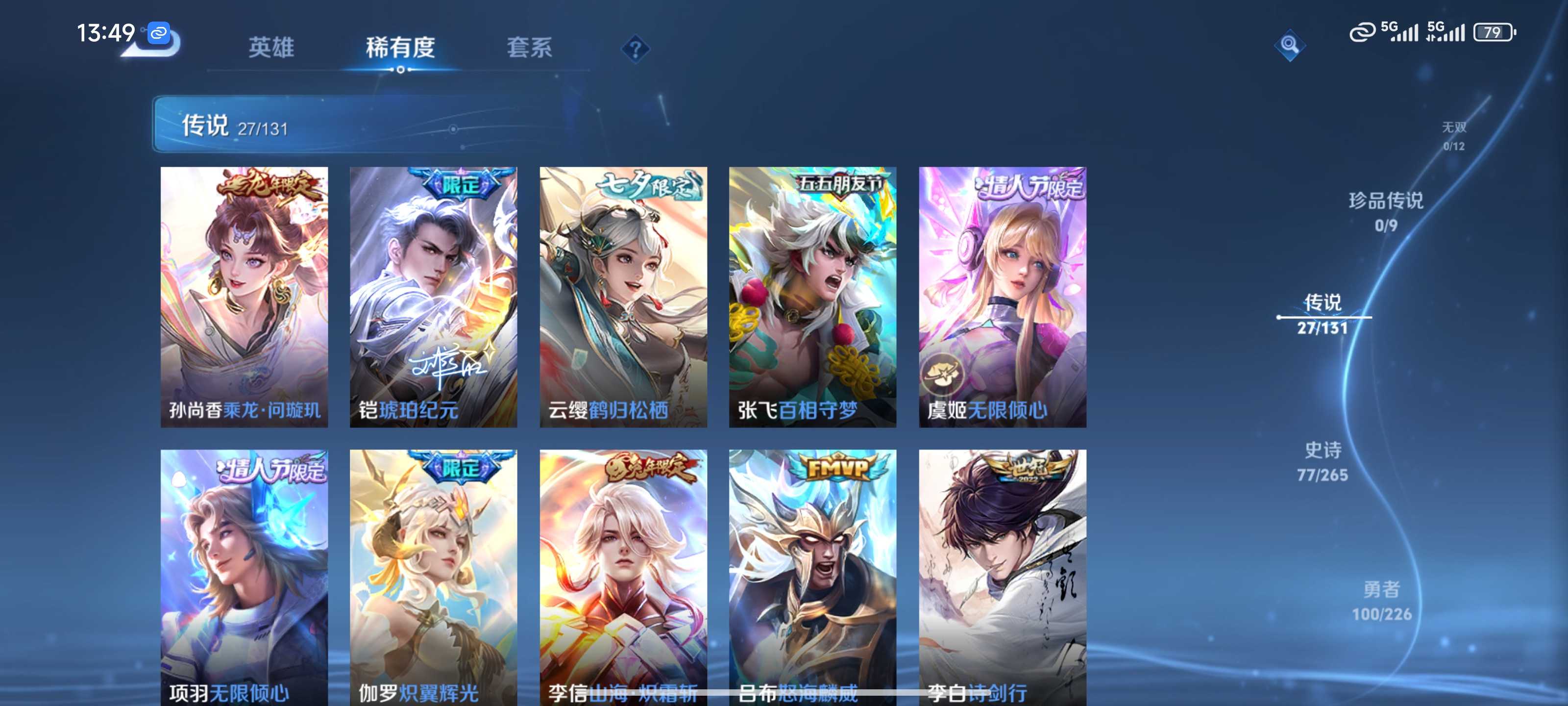Select 虞姬 无限倾心 skin card

[1003, 297]
